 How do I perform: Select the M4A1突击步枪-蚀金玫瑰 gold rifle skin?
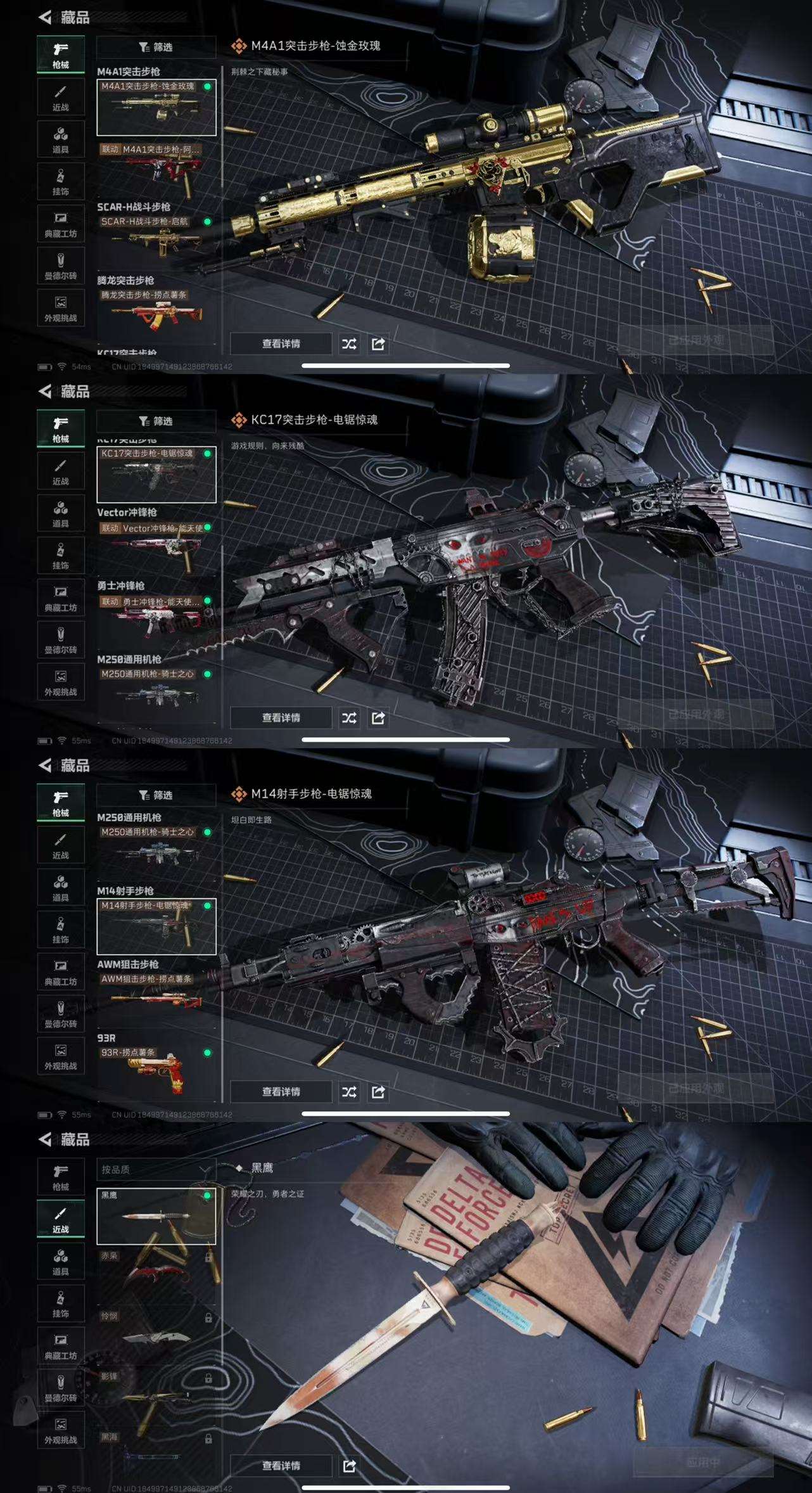pos(156,107)
